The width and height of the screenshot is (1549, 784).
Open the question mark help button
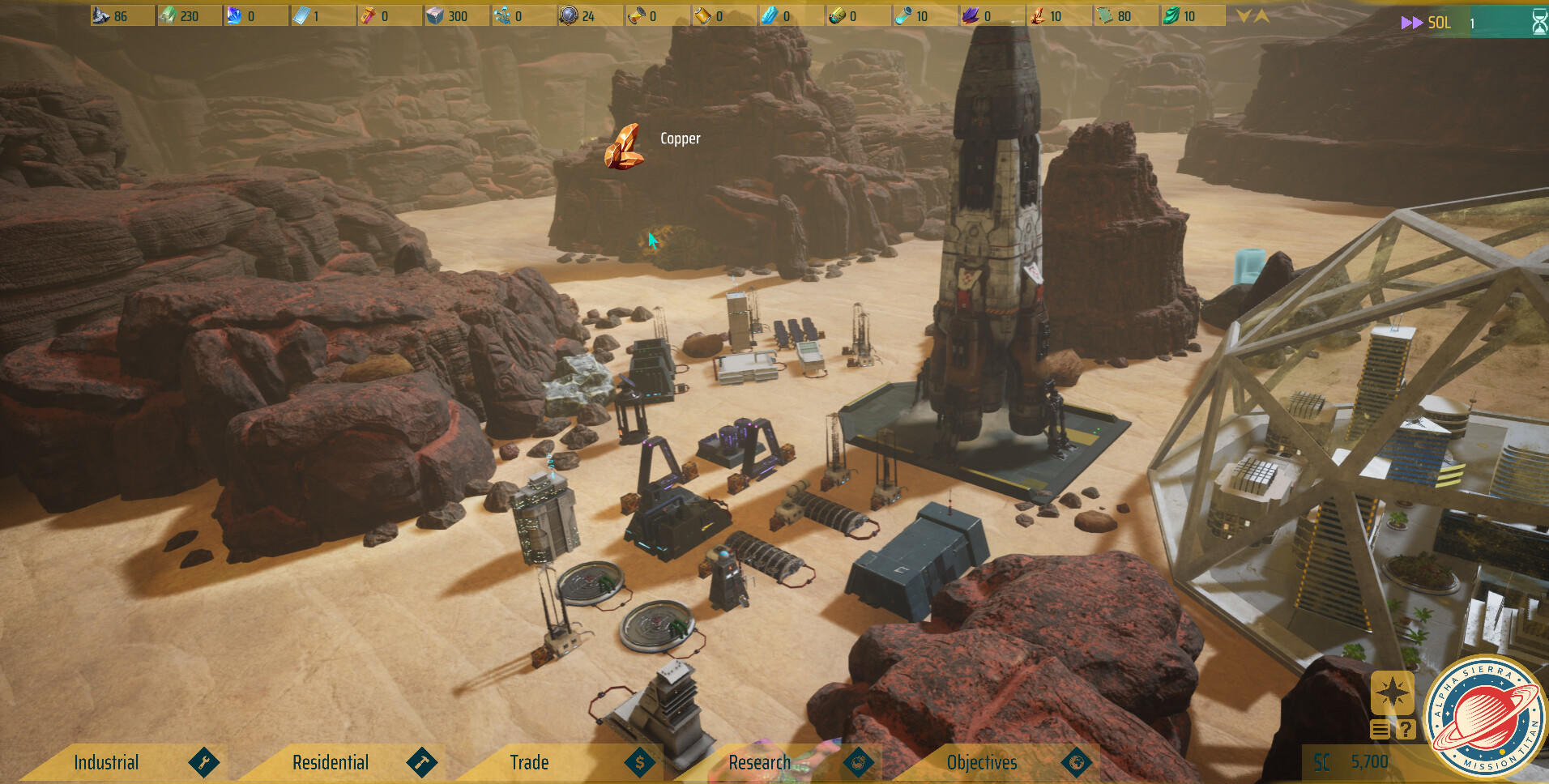[x=1406, y=730]
